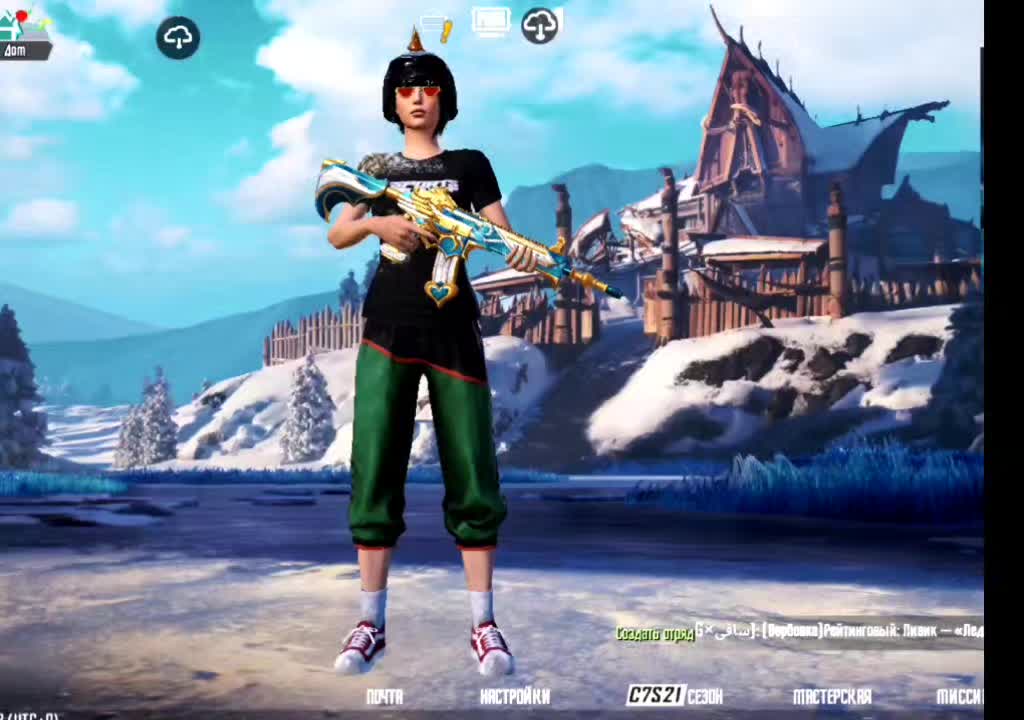
Task: Click the green Создать отряд recruitment link
Action: 654,634
